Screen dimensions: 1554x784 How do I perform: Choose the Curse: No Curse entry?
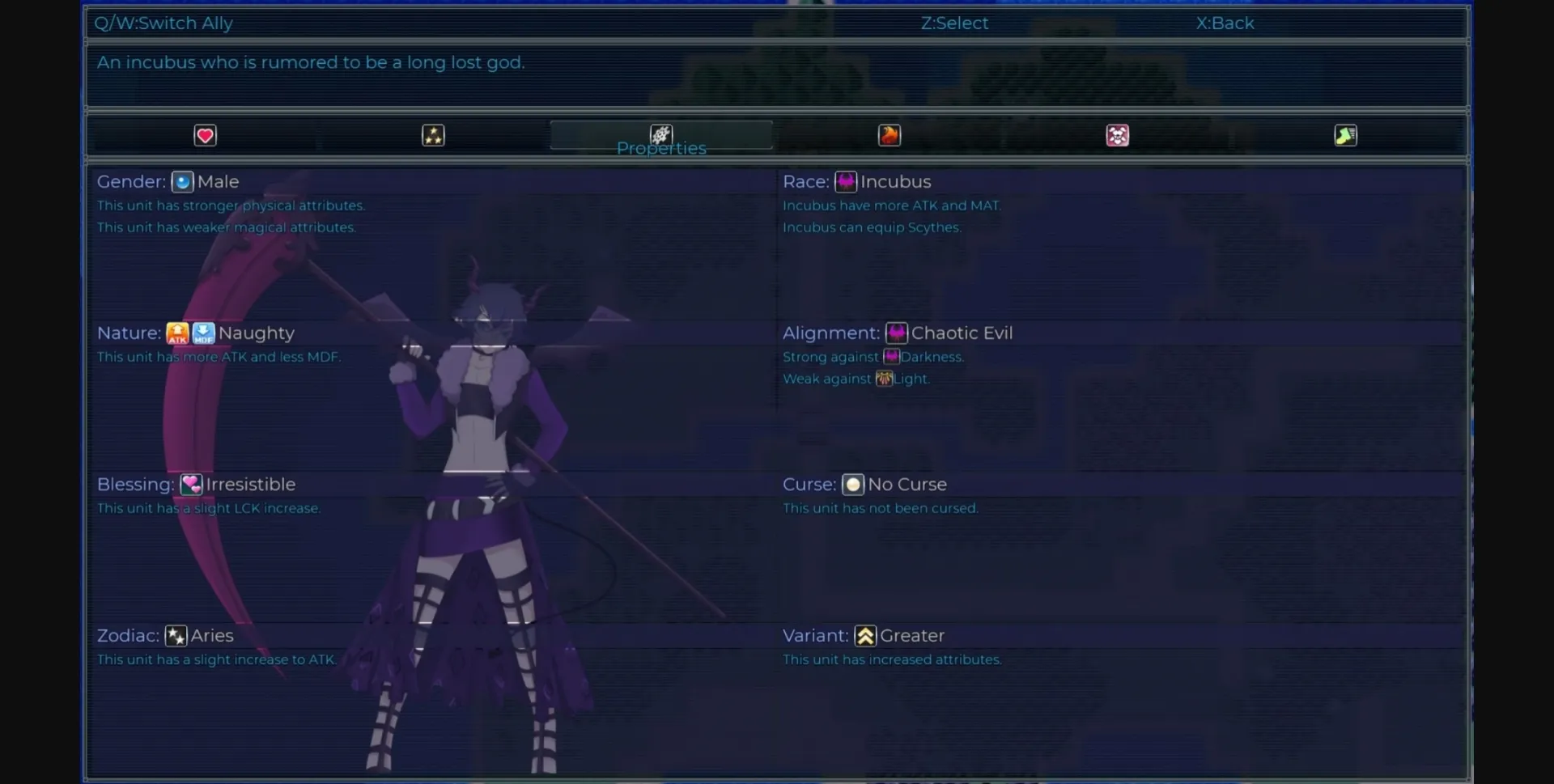pos(864,485)
